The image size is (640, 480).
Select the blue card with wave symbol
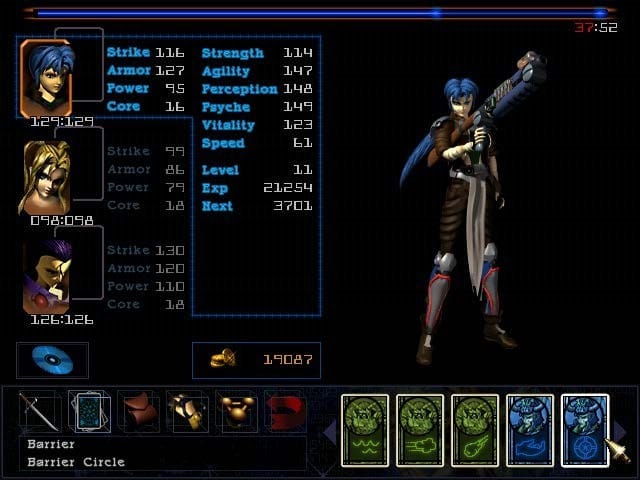coord(530,430)
